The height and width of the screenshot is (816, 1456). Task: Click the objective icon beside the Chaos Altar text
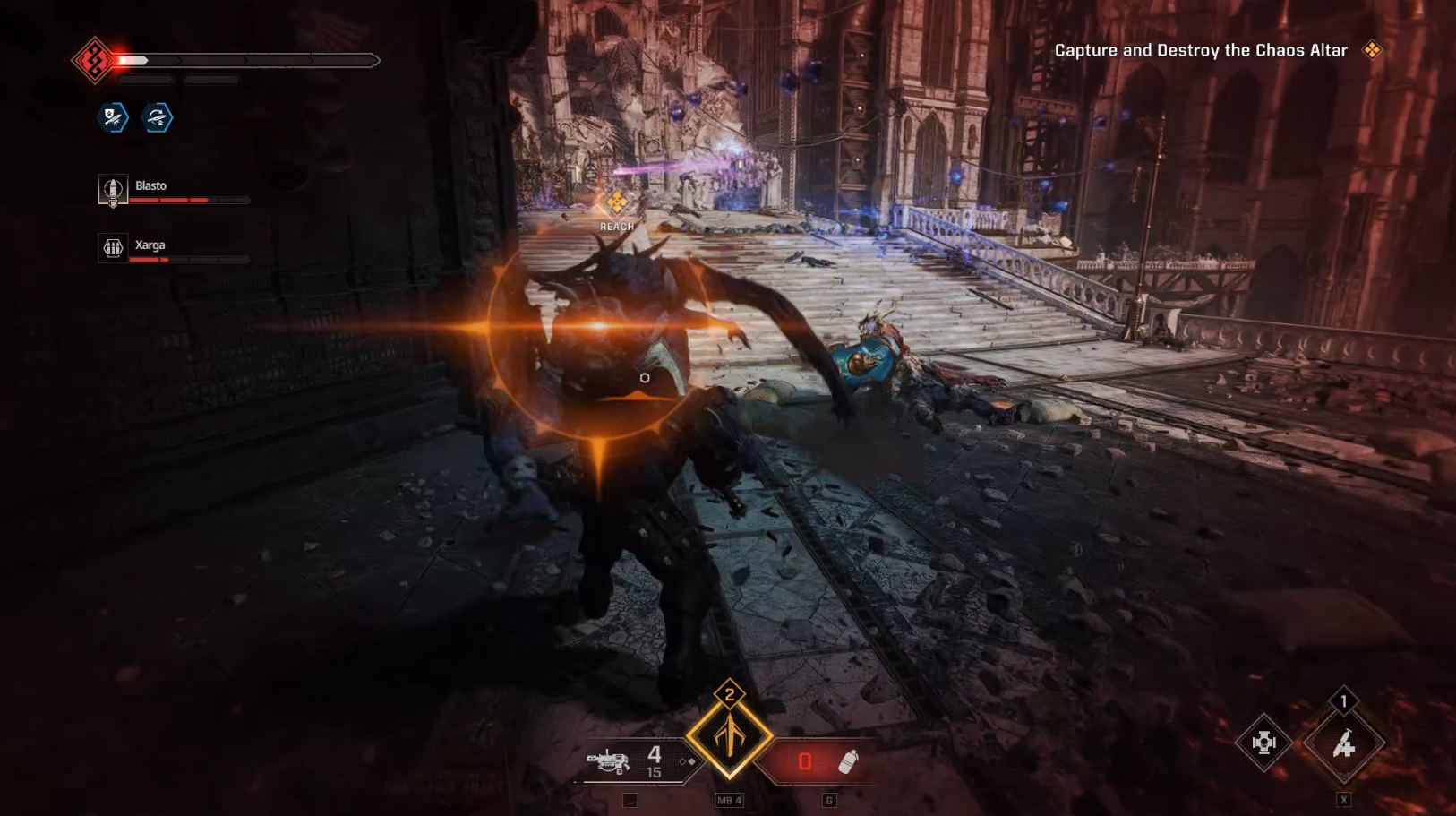[1371, 51]
